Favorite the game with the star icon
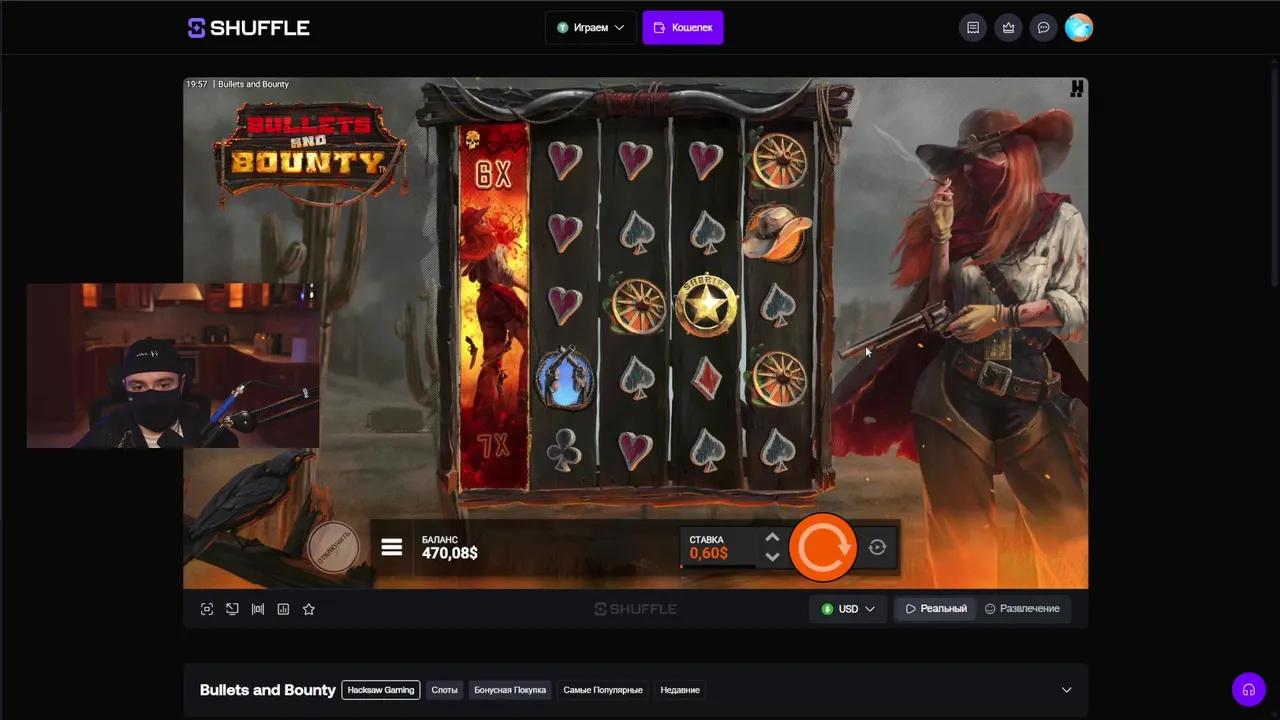The image size is (1280, 720). tap(309, 608)
